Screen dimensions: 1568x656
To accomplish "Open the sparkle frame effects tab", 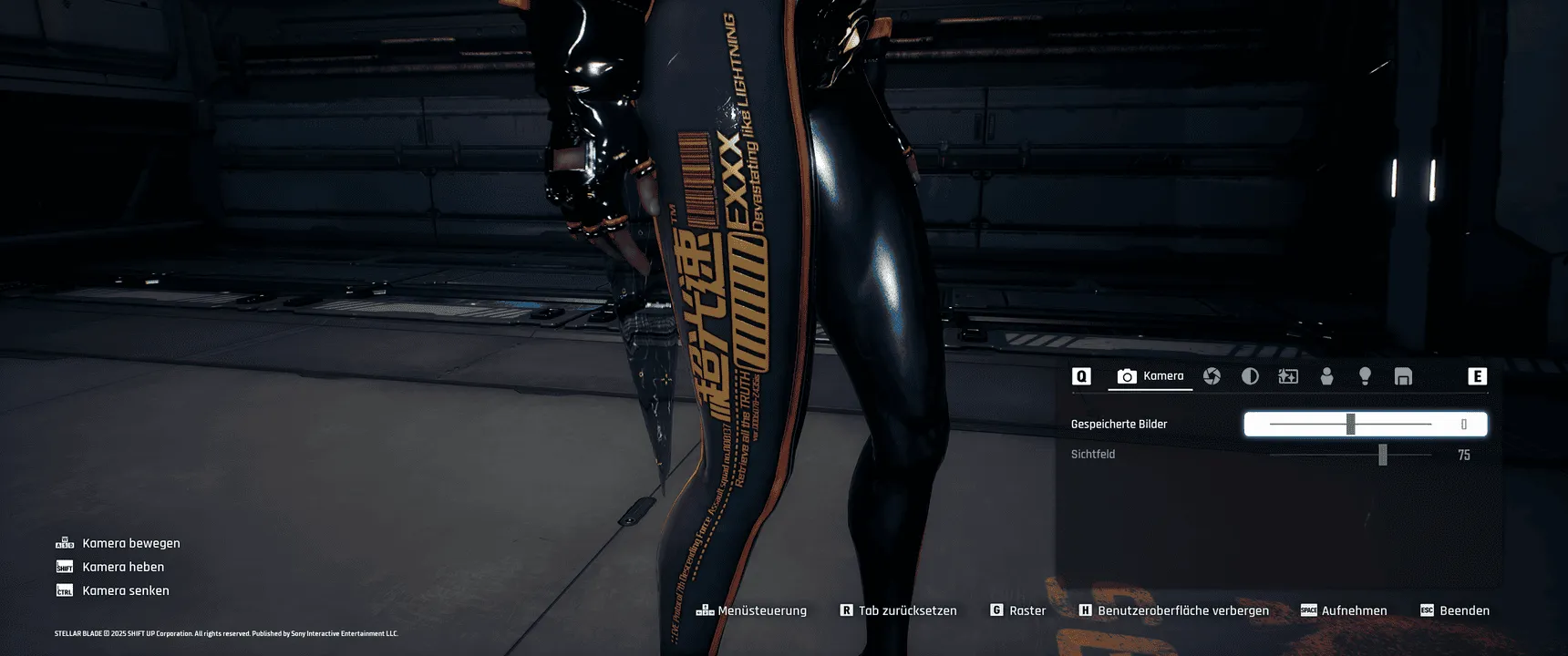I will click(1288, 376).
